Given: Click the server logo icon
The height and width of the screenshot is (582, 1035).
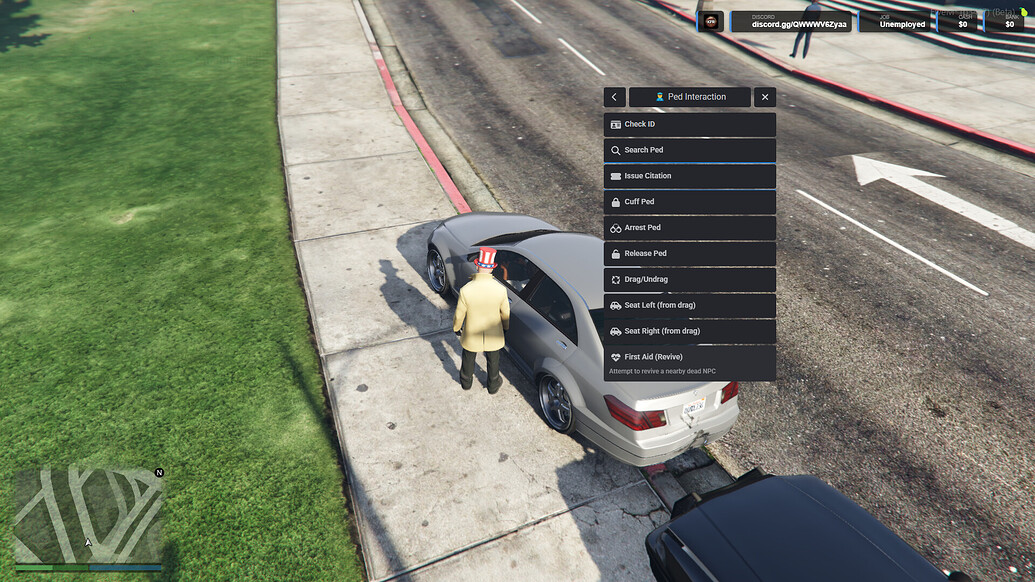Looking at the screenshot, I should (x=711, y=21).
